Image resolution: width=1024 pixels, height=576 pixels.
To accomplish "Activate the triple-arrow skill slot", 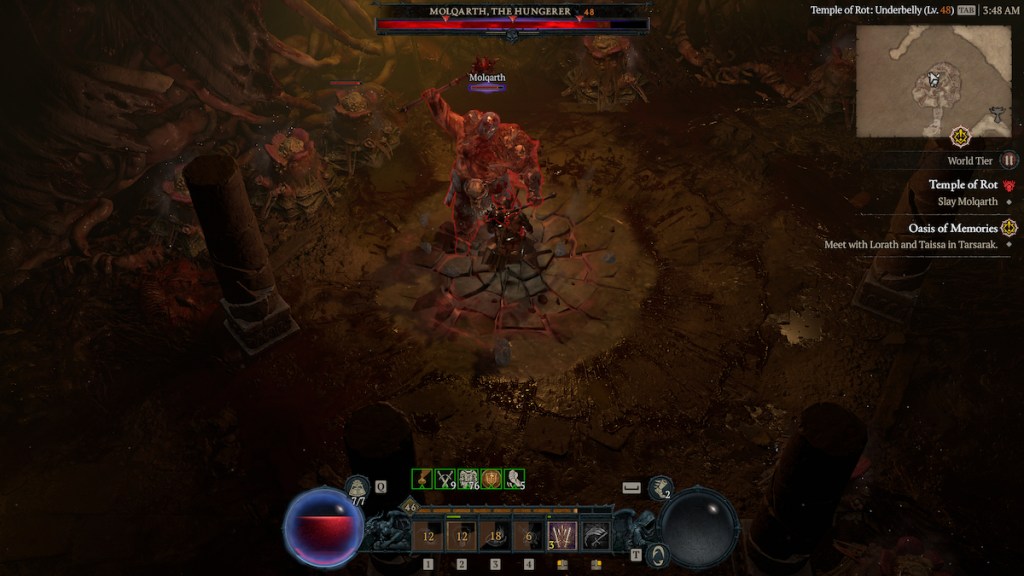I will 562,536.
